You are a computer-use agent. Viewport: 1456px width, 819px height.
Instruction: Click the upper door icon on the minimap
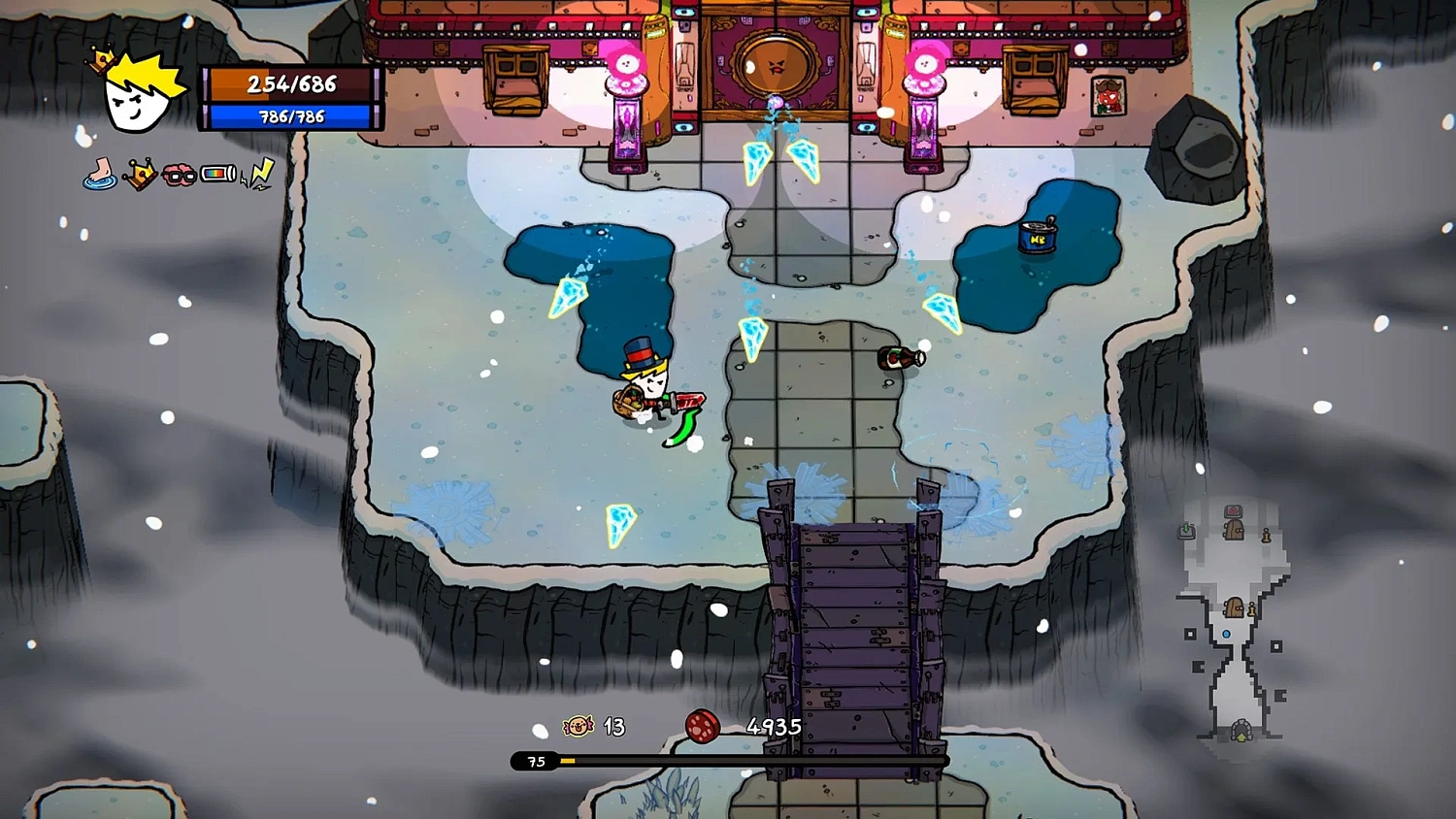(1233, 530)
